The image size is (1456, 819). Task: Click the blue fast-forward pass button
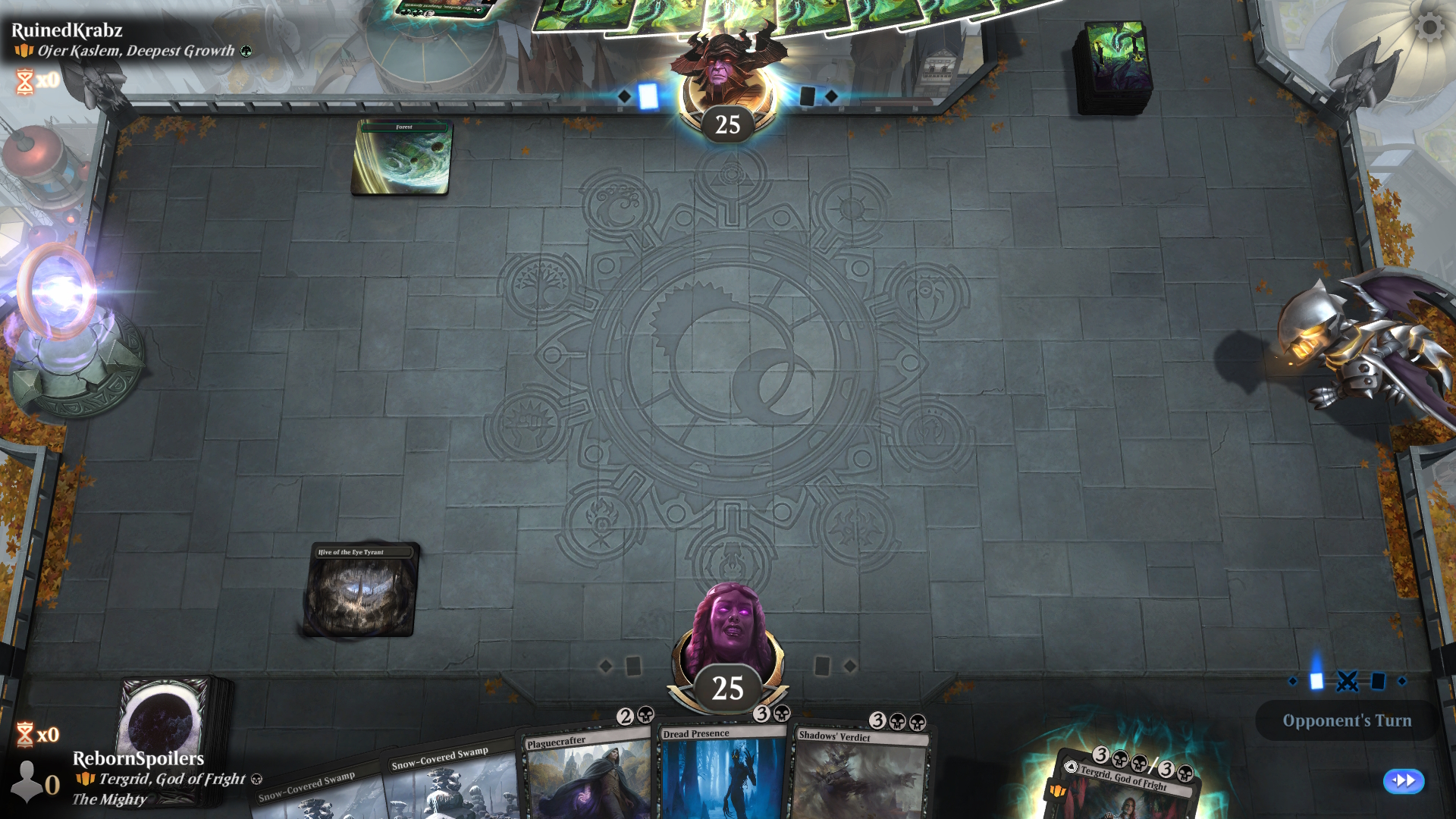1403,780
